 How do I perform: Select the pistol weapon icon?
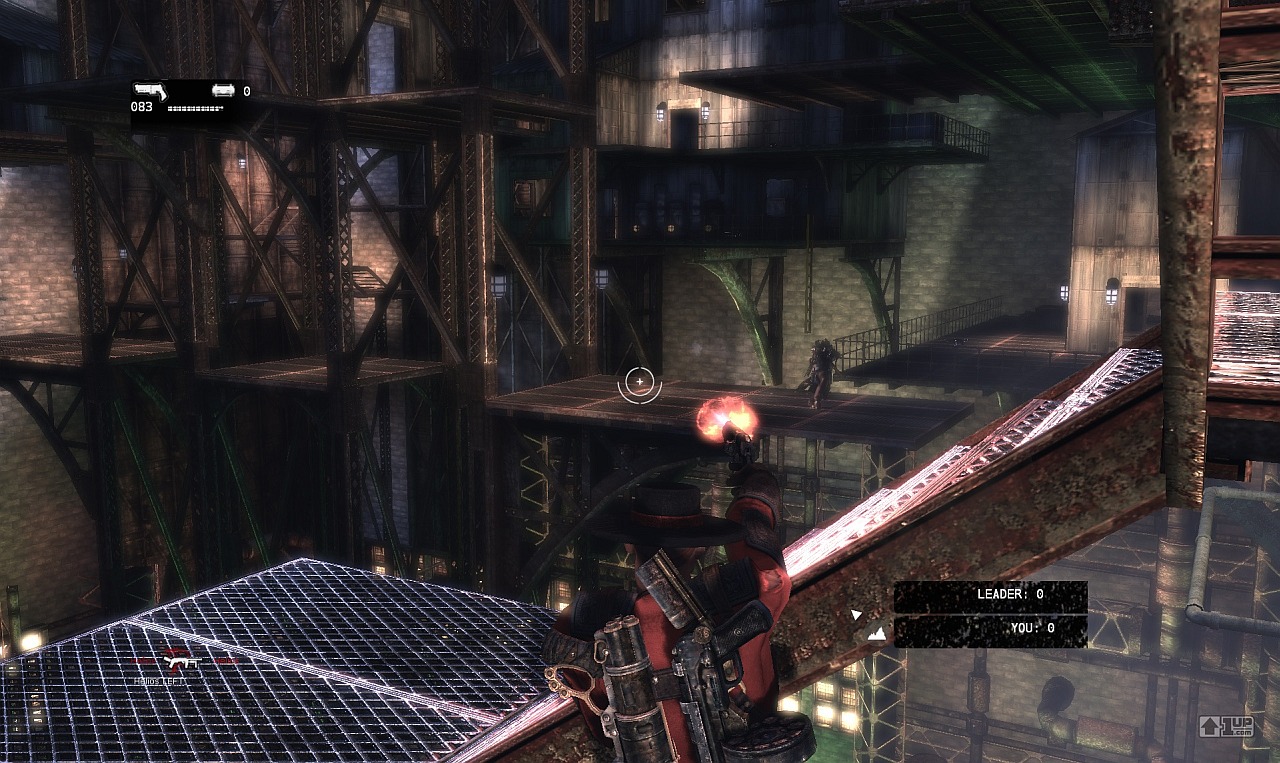[150, 90]
